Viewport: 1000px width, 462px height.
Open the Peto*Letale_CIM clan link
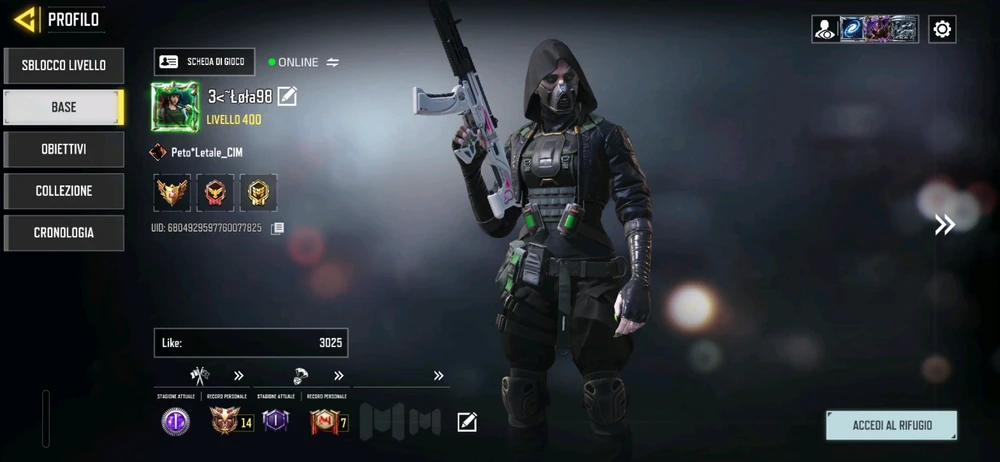[197, 153]
